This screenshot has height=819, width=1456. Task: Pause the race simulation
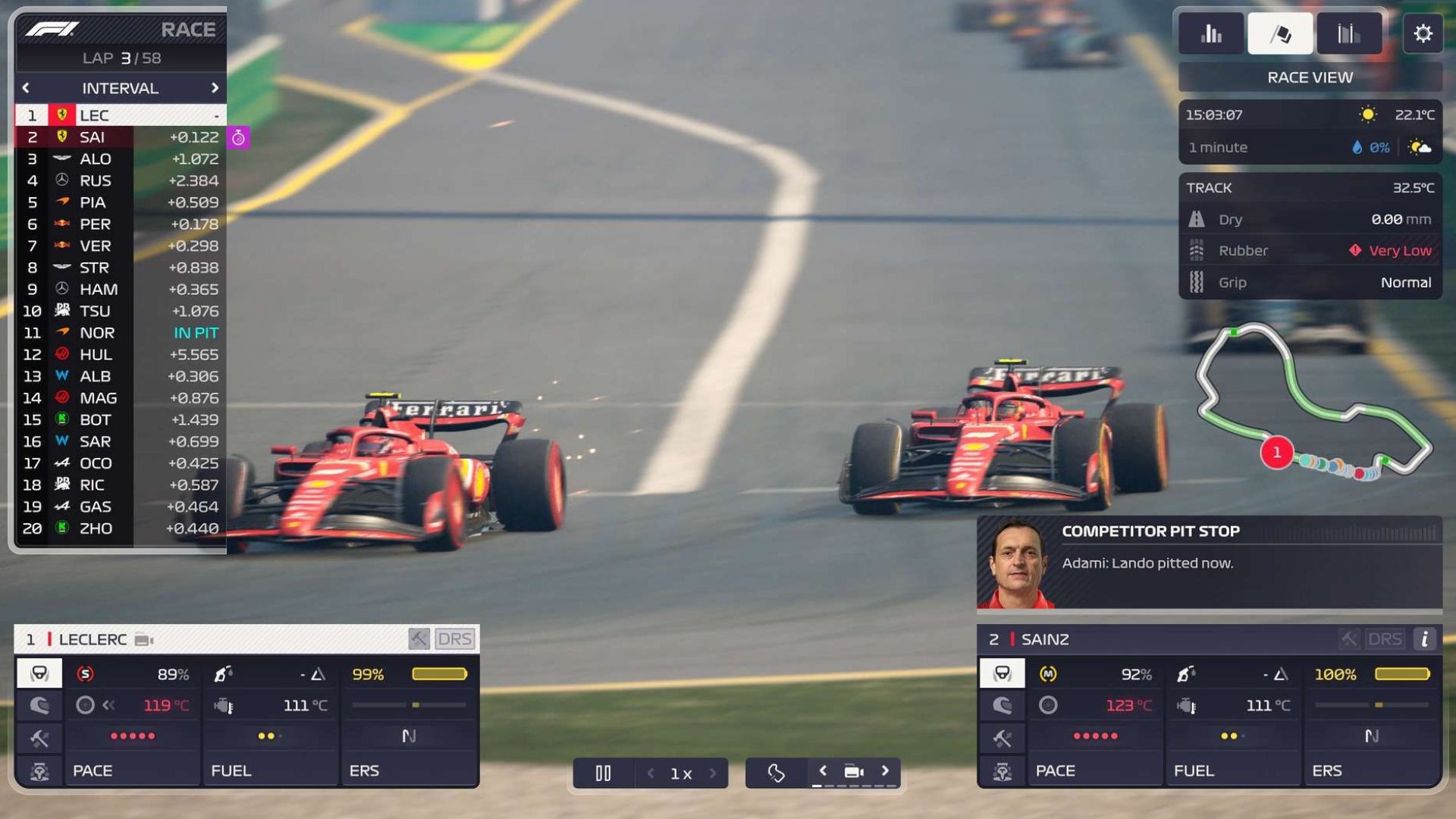tap(603, 773)
